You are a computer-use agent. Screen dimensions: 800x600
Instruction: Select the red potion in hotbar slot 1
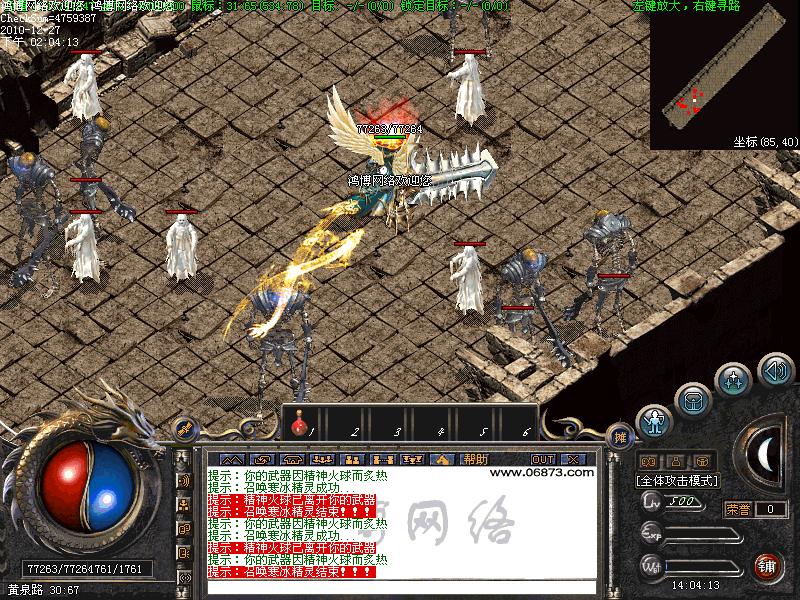pos(297,427)
